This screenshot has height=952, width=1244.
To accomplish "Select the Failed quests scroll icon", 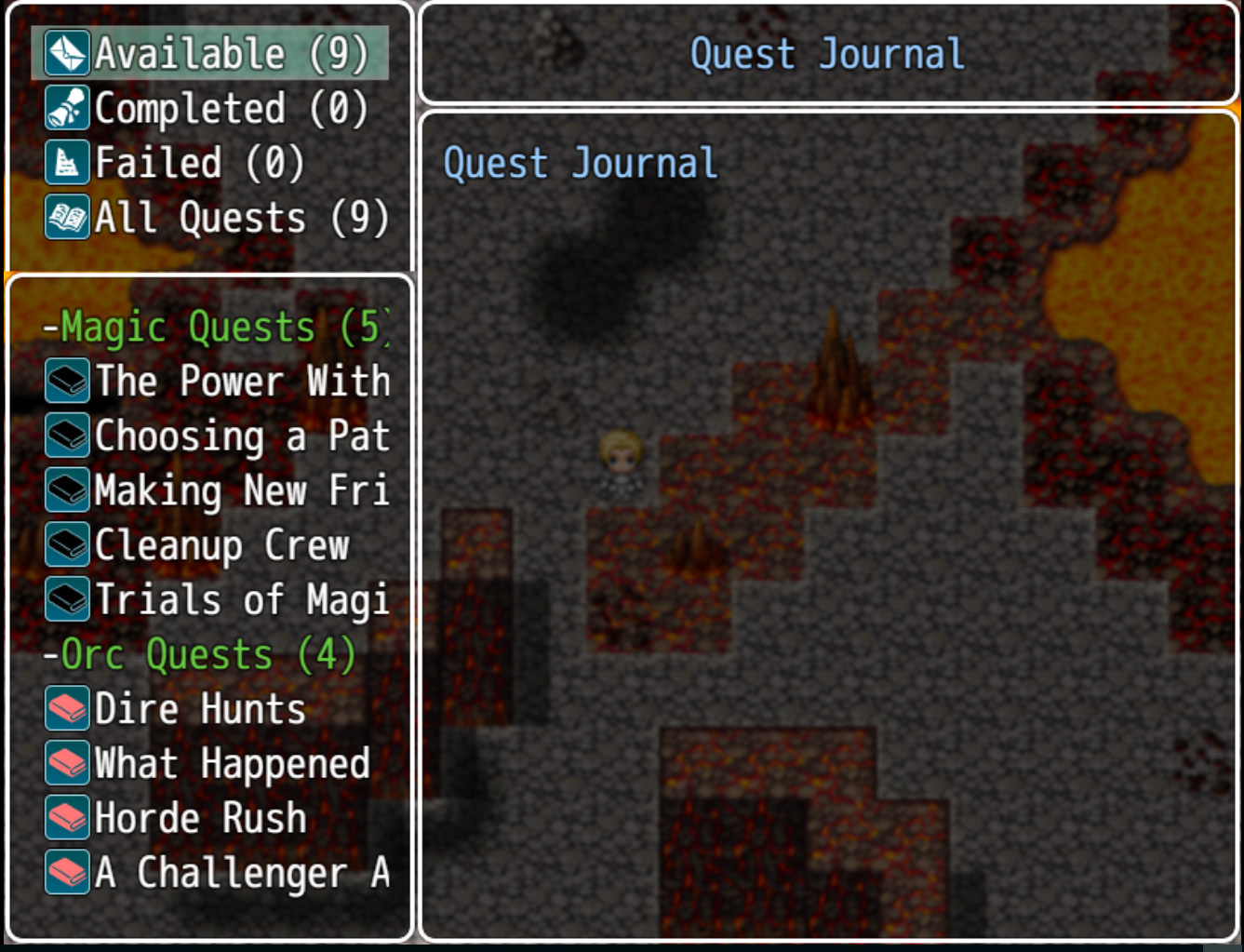I will [x=65, y=163].
